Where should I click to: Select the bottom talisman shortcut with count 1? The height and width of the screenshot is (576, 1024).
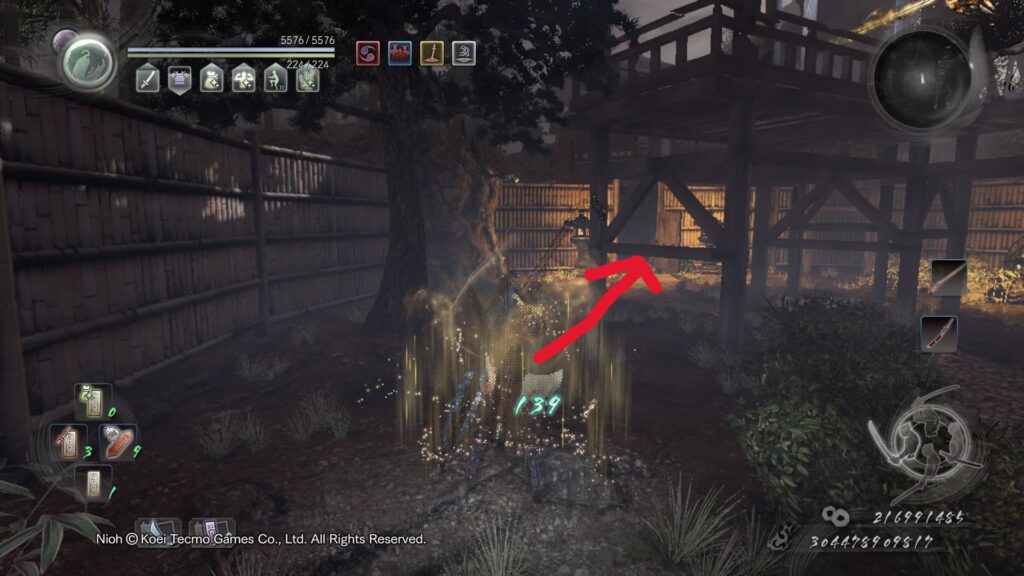click(x=92, y=483)
